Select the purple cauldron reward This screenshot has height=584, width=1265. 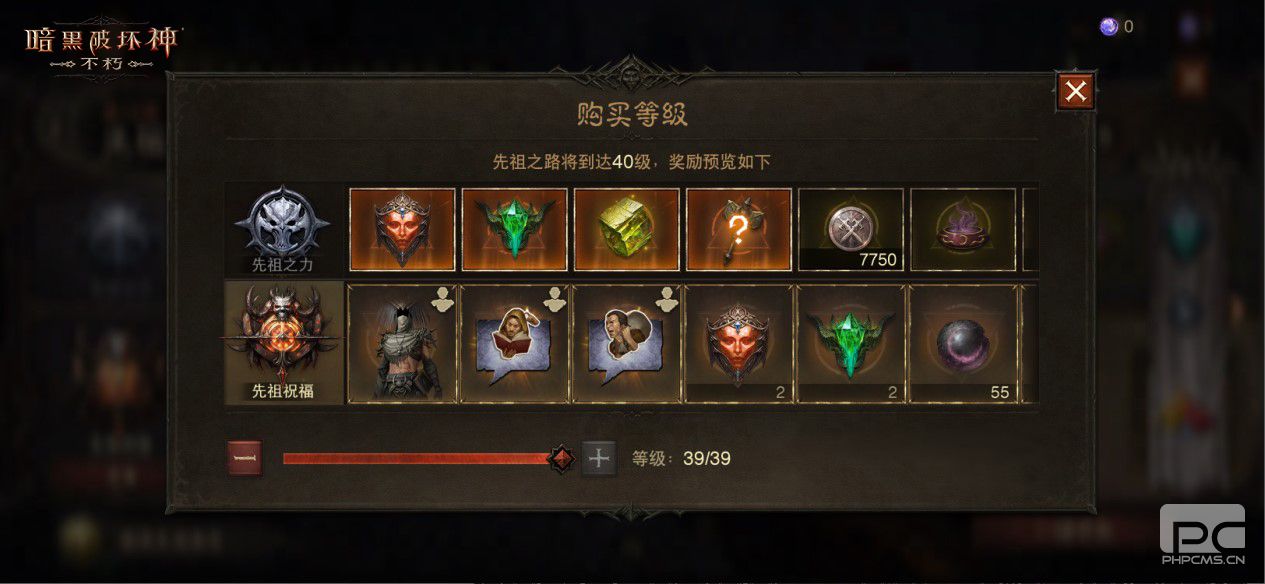(x=963, y=230)
